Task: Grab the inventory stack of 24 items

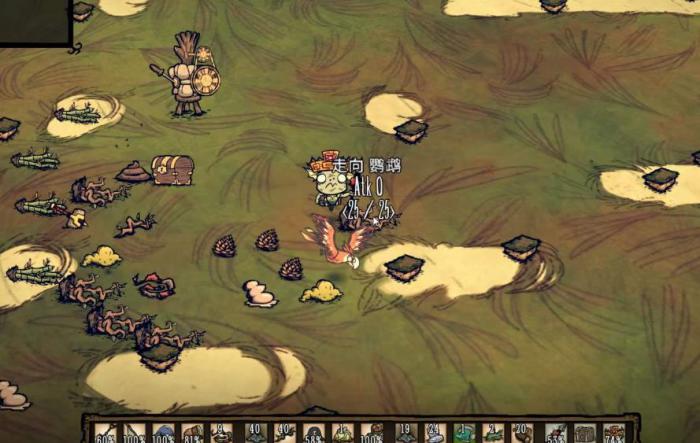Action: 433,433
